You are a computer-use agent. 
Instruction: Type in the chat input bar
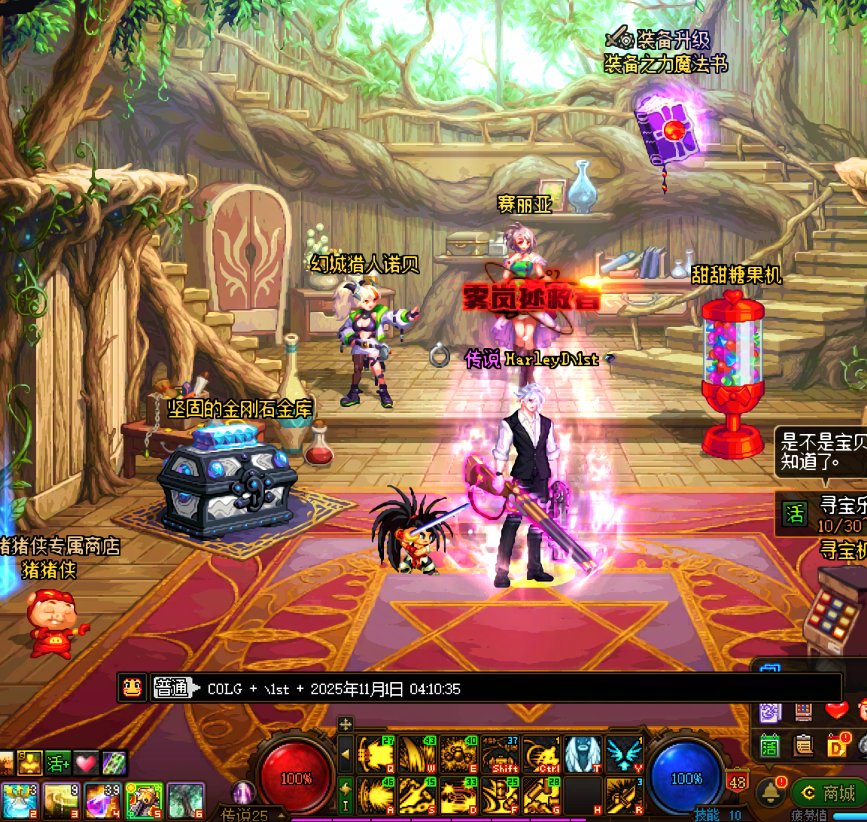[500, 688]
